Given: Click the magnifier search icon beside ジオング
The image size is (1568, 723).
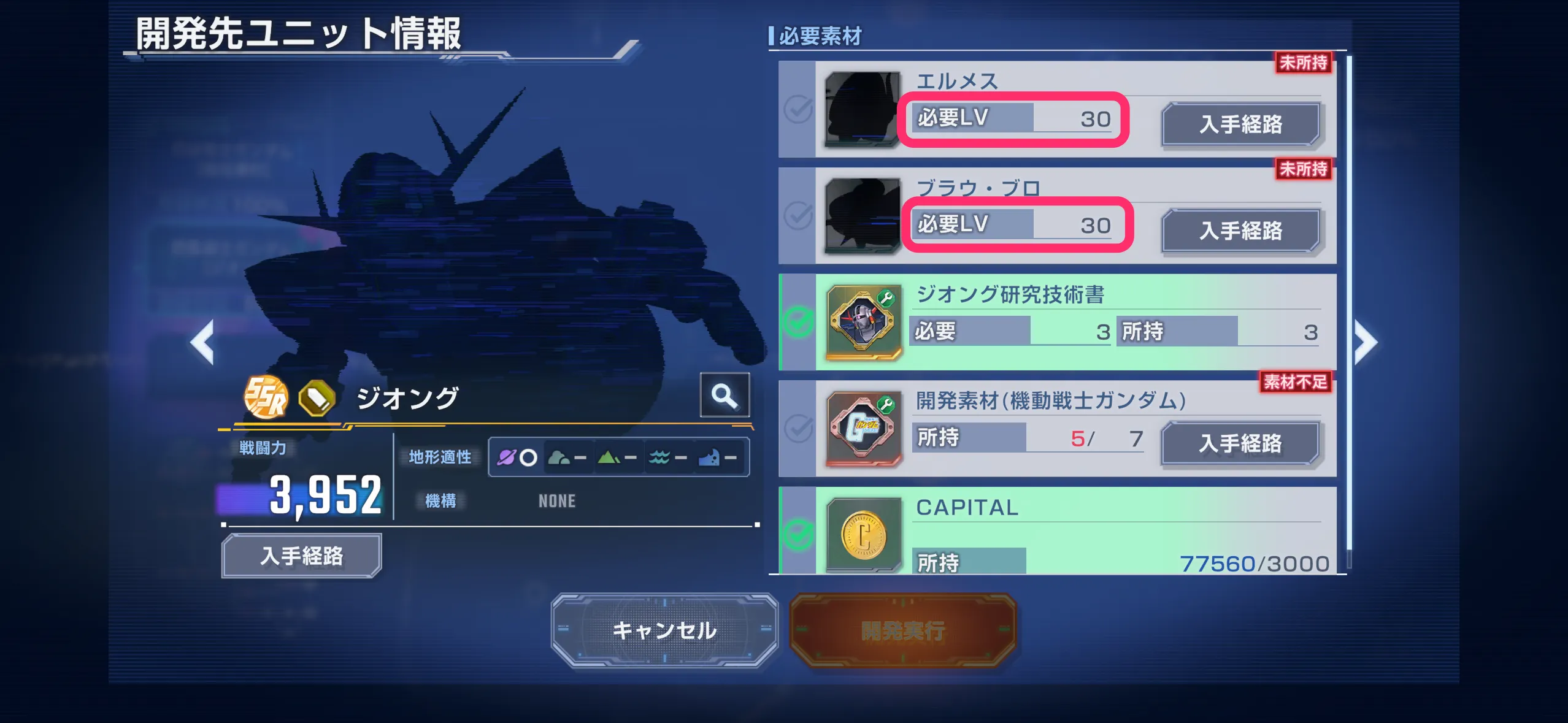Looking at the screenshot, I should (725, 396).
